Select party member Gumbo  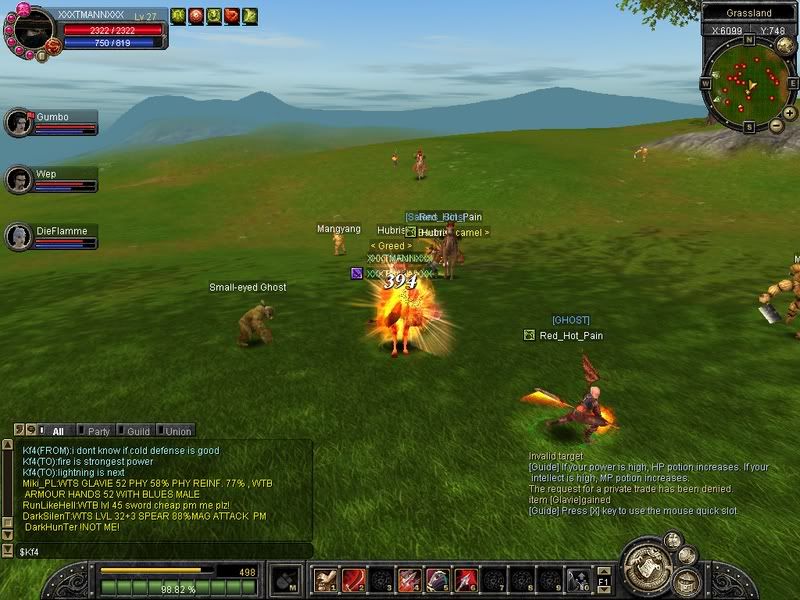[52, 122]
